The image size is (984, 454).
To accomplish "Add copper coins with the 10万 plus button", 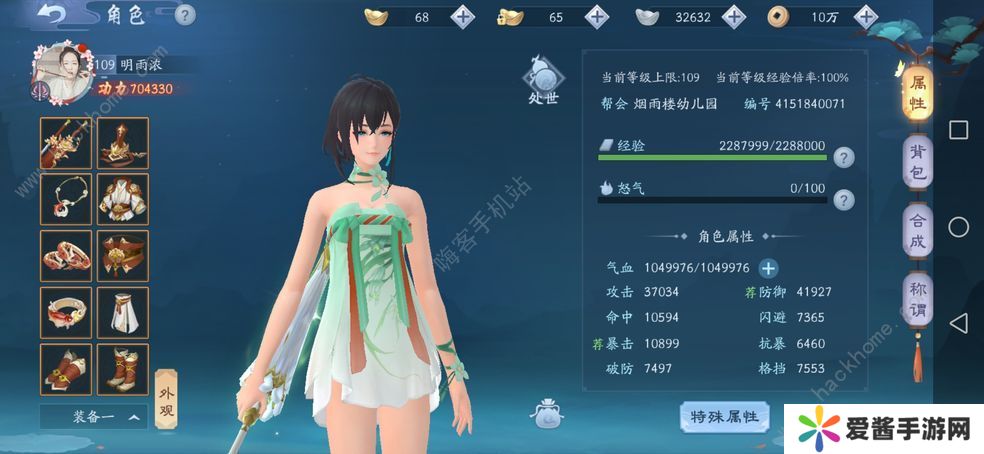I will pos(866,16).
